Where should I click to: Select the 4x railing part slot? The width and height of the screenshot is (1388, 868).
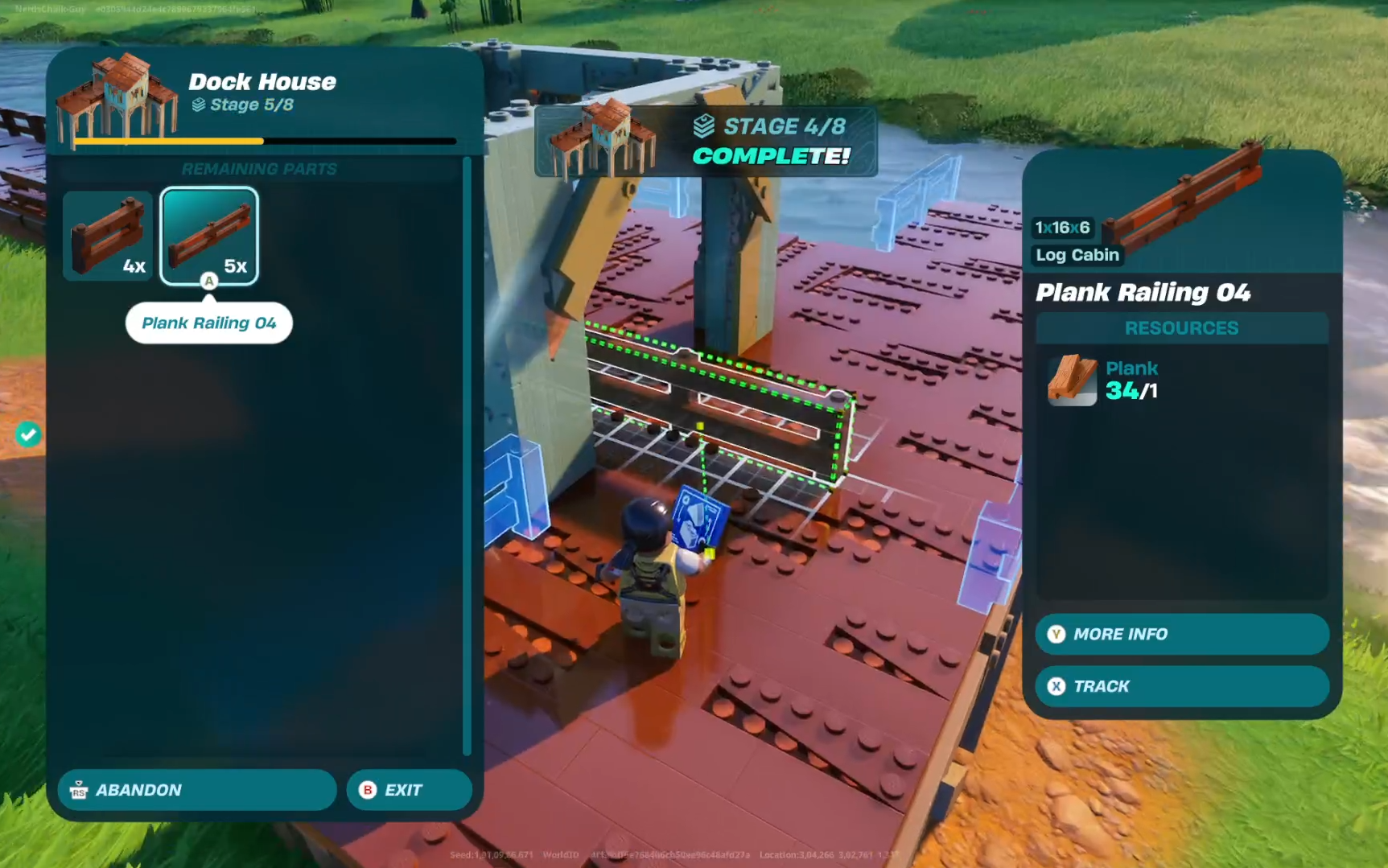pyautogui.click(x=108, y=237)
